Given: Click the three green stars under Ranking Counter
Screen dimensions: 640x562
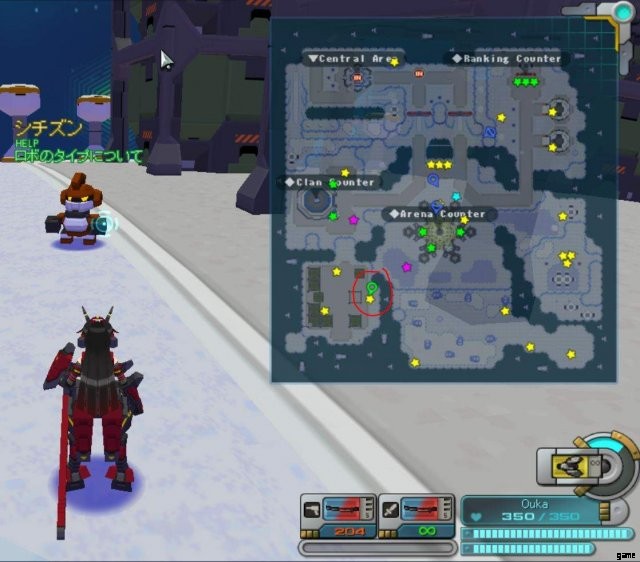Looking at the screenshot, I should pos(524,82).
